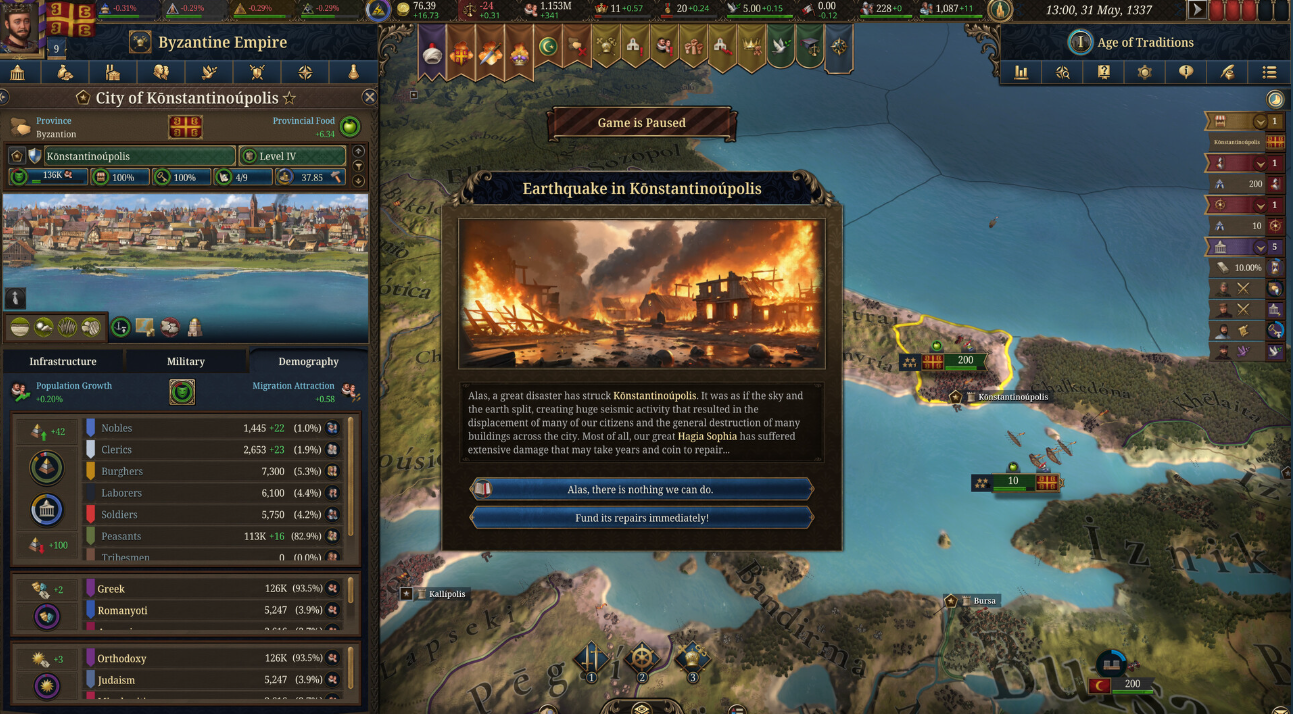Click the Byzantine Empire country name banner
Viewport: 1293px width, 714px height.
tap(222, 43)
